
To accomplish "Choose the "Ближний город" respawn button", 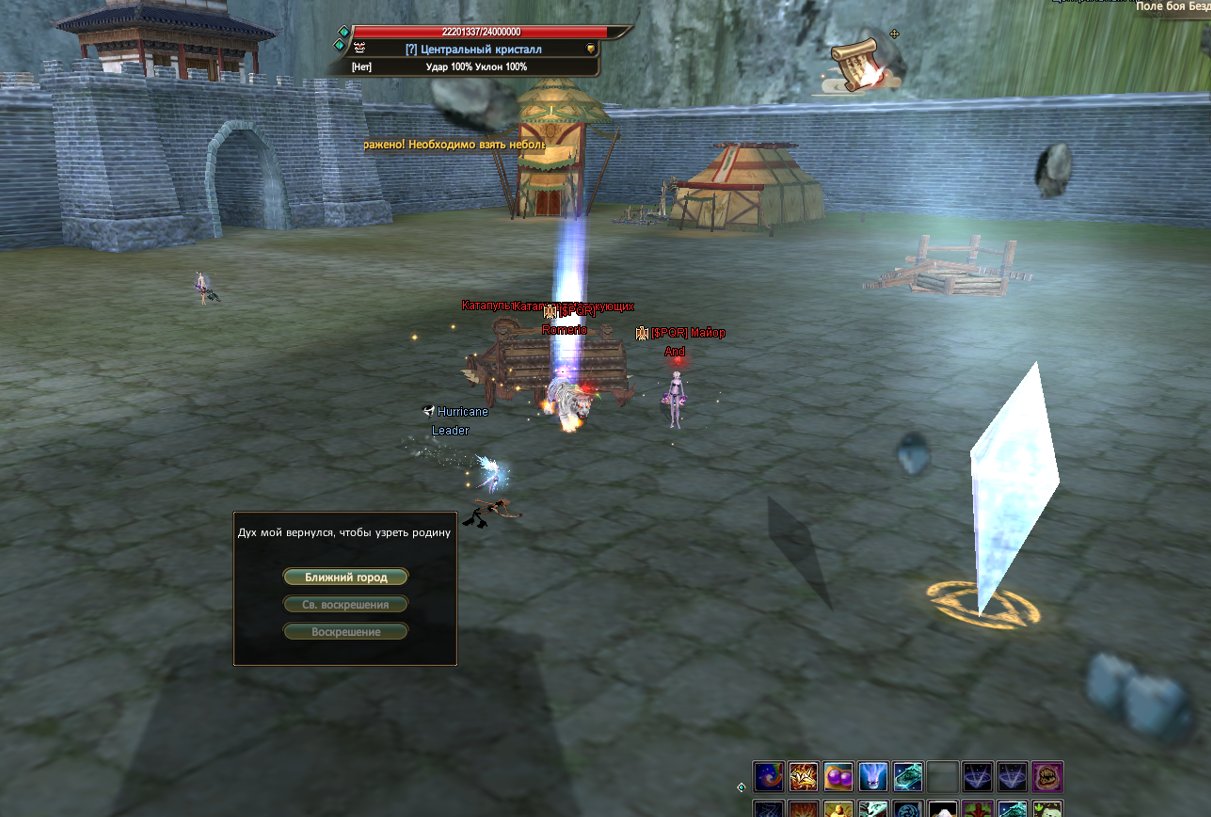I will (x=345, y=577).
